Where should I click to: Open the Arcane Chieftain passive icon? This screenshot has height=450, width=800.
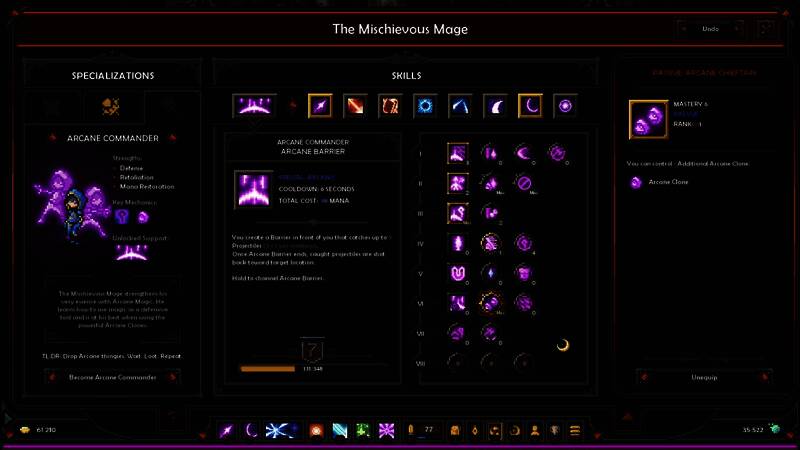tap(647, 119)
